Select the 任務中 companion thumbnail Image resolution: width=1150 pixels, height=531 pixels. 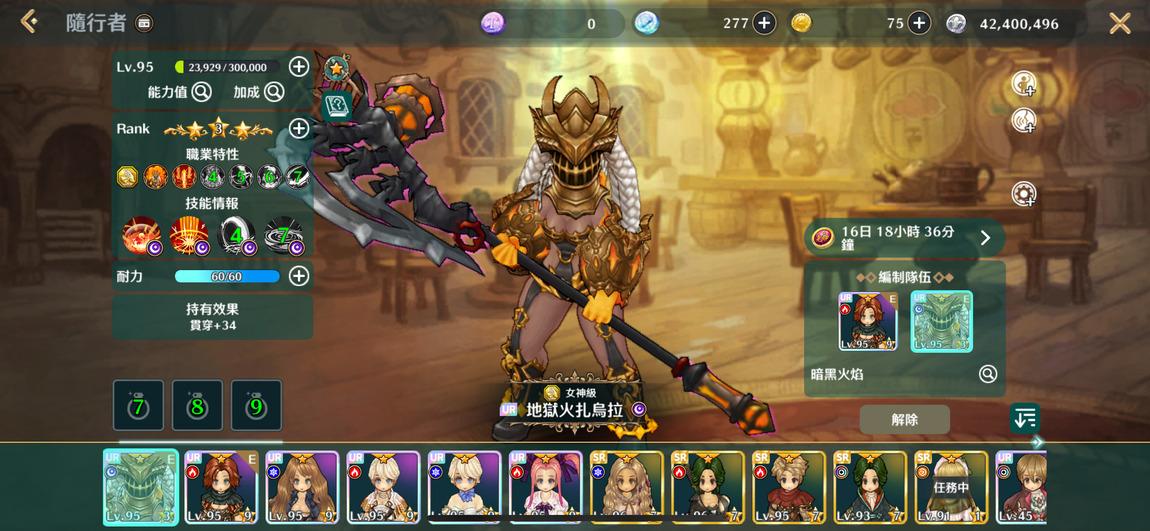[x=951, y=487]
